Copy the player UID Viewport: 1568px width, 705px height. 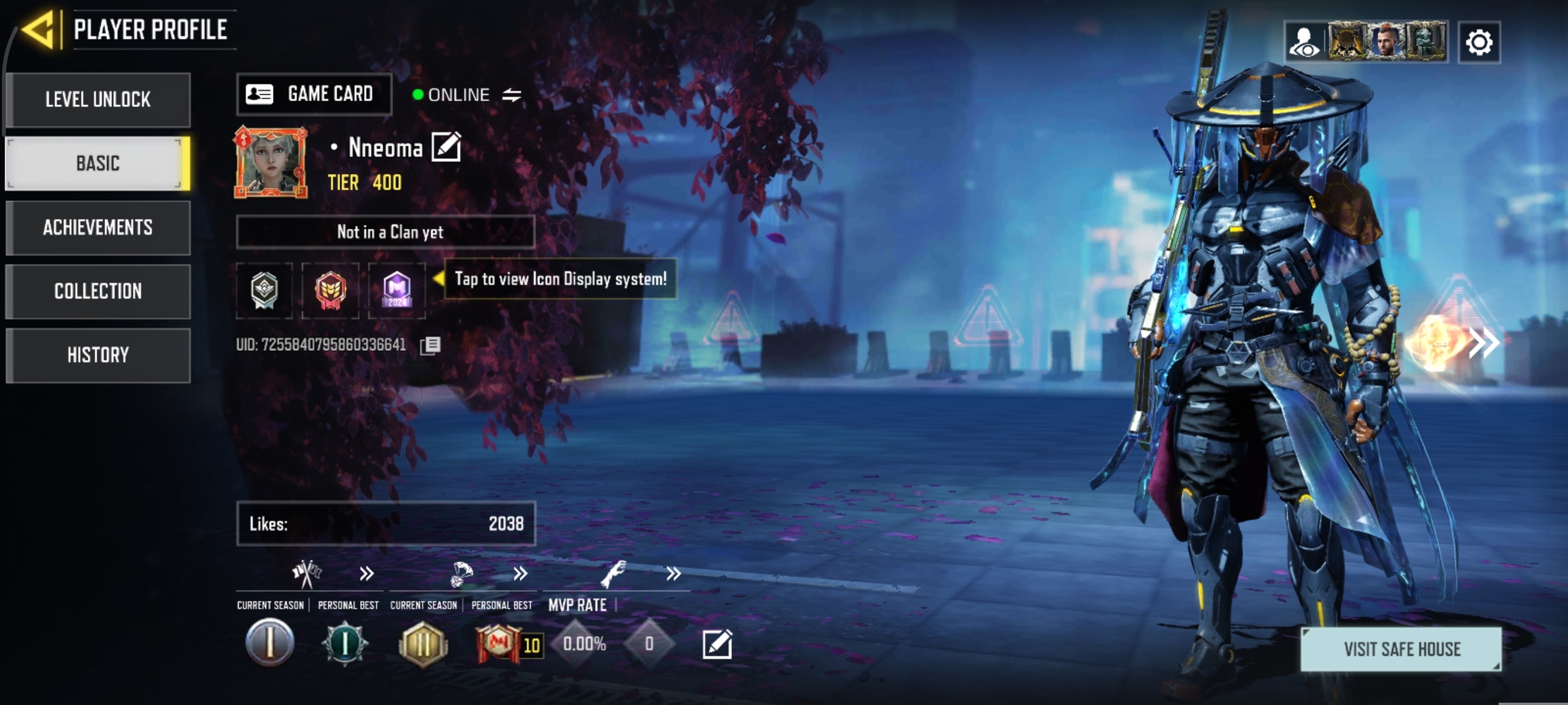[430, 345]
